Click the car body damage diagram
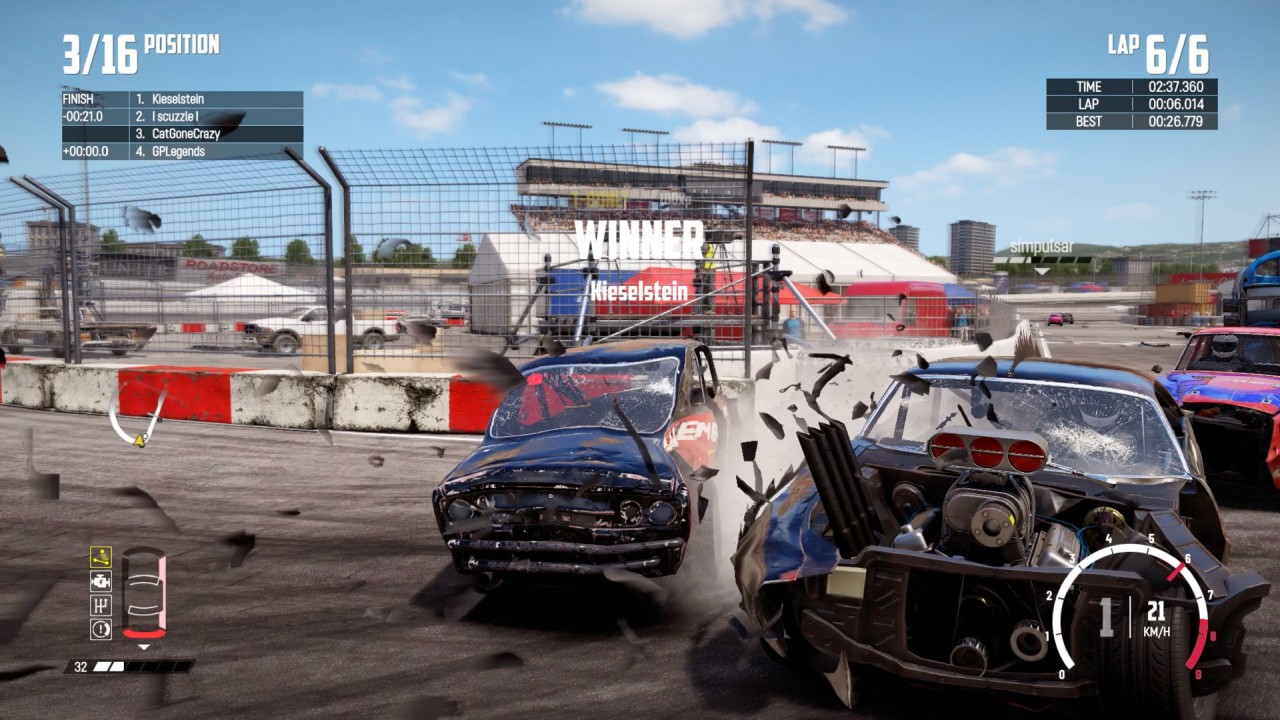The width and height of the screenshot is (1280, 720). click(144, 592)
